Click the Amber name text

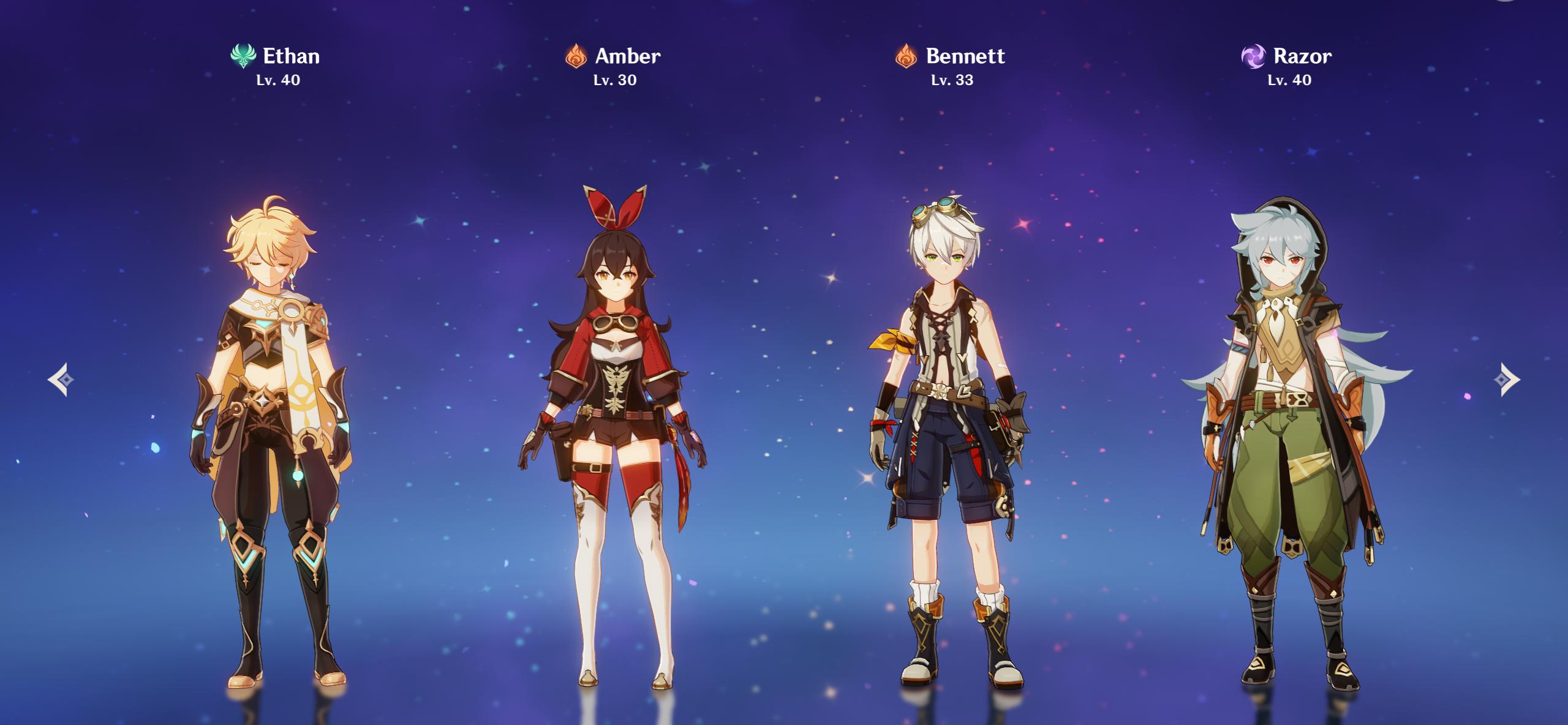click(x=627, y=56)
